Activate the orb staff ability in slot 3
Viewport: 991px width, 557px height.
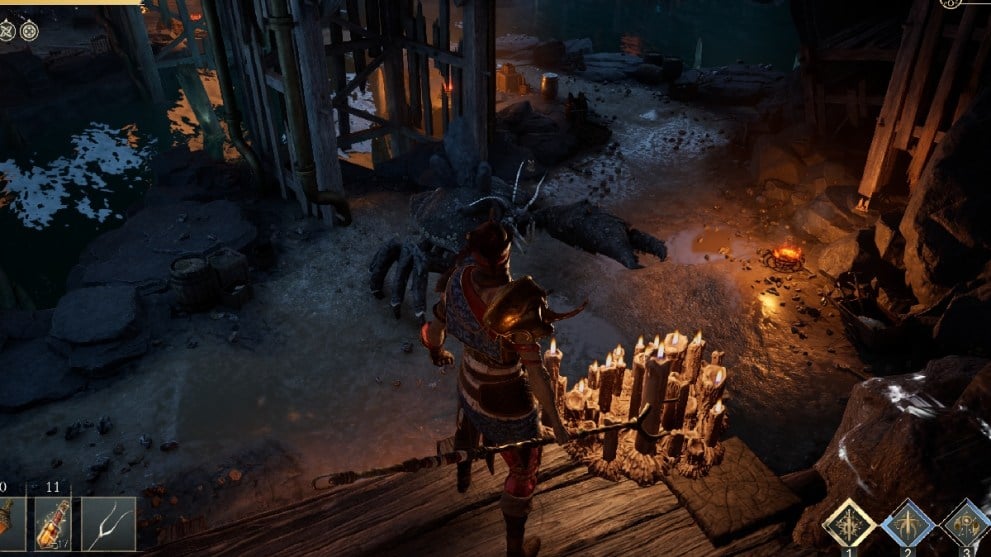point(966,523)
